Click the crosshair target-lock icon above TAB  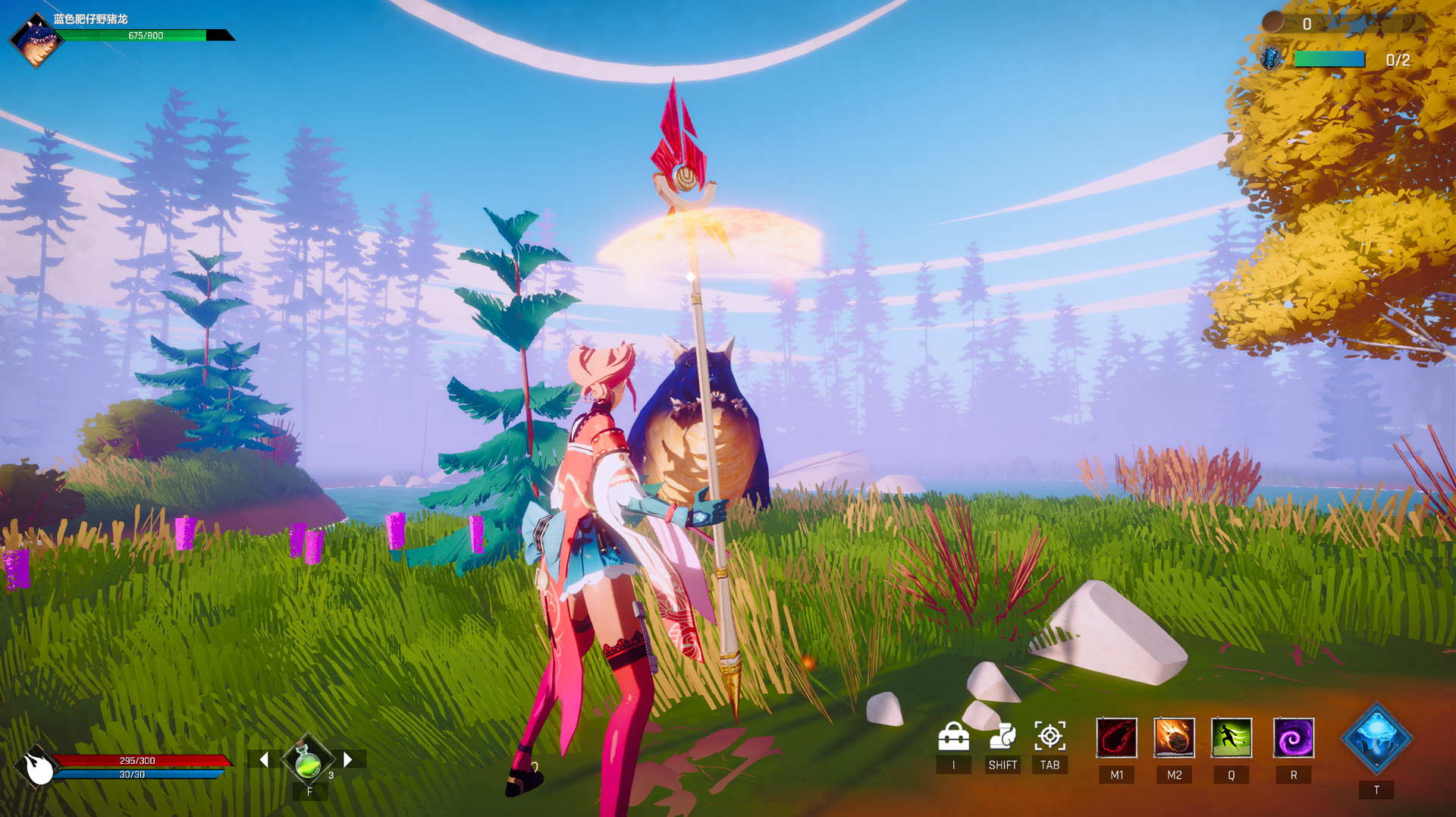1051,736
